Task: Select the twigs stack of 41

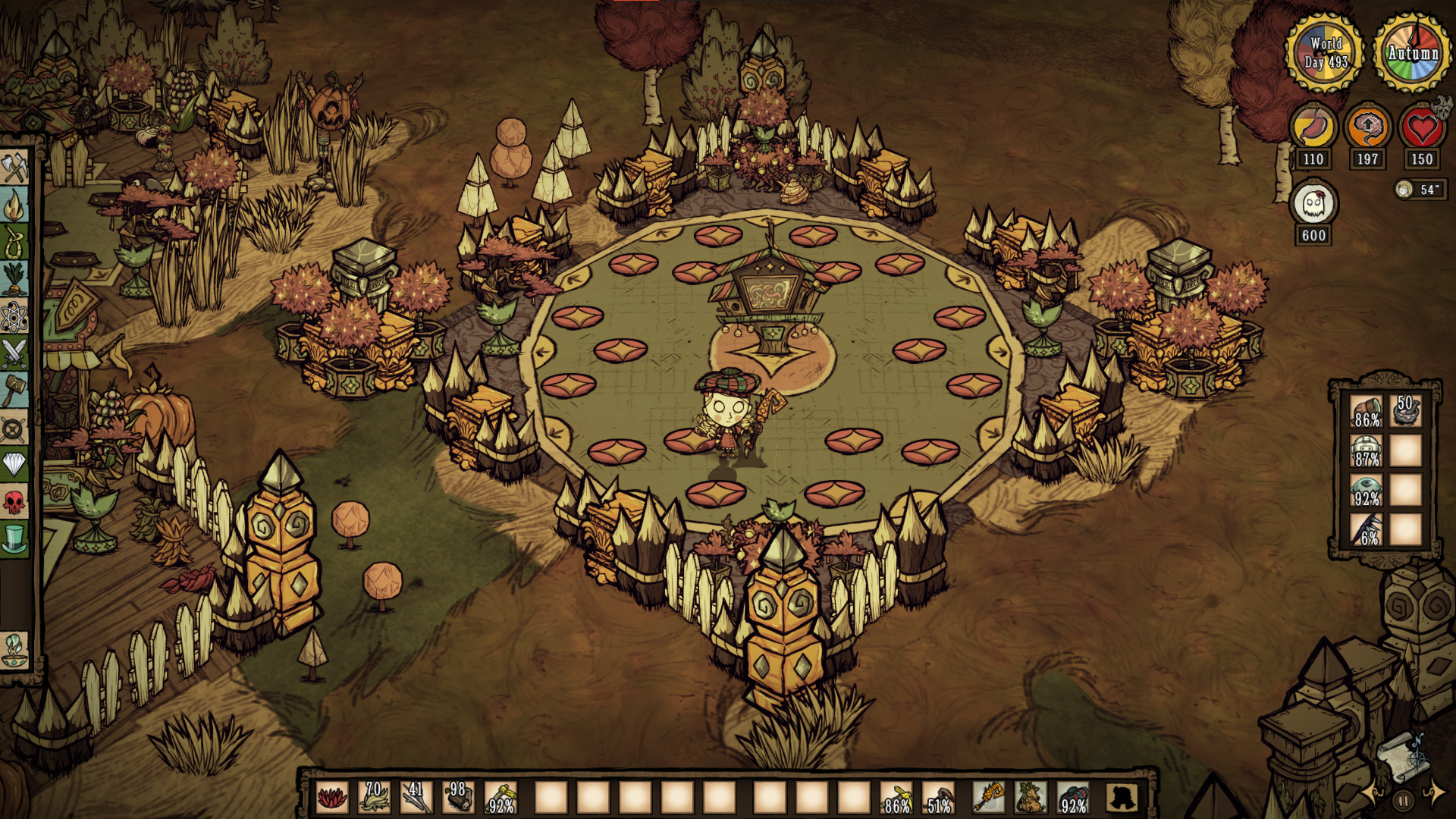Action: pyautogui.click(x=416, y=798)
